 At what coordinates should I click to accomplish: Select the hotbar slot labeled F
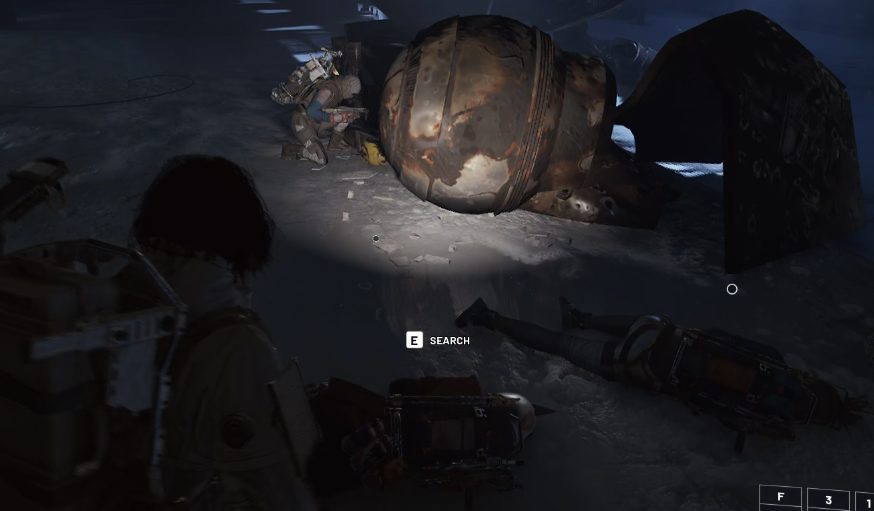(780, 497)
